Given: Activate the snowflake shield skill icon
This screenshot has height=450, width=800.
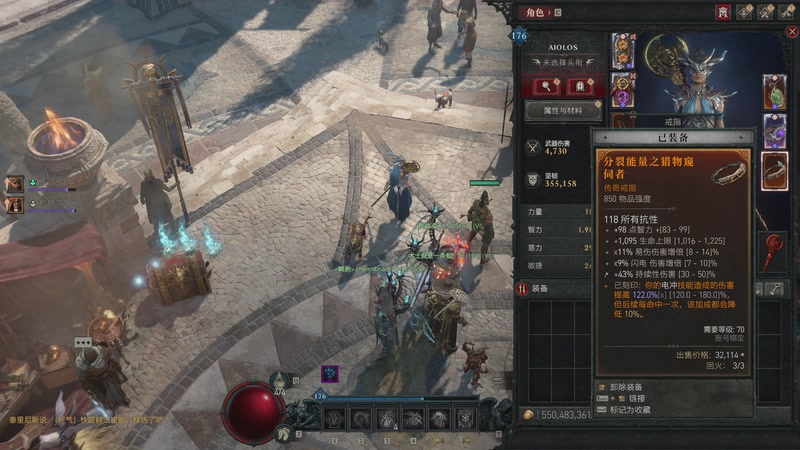Looking at the screenshot, I should (x=465, y=419).
